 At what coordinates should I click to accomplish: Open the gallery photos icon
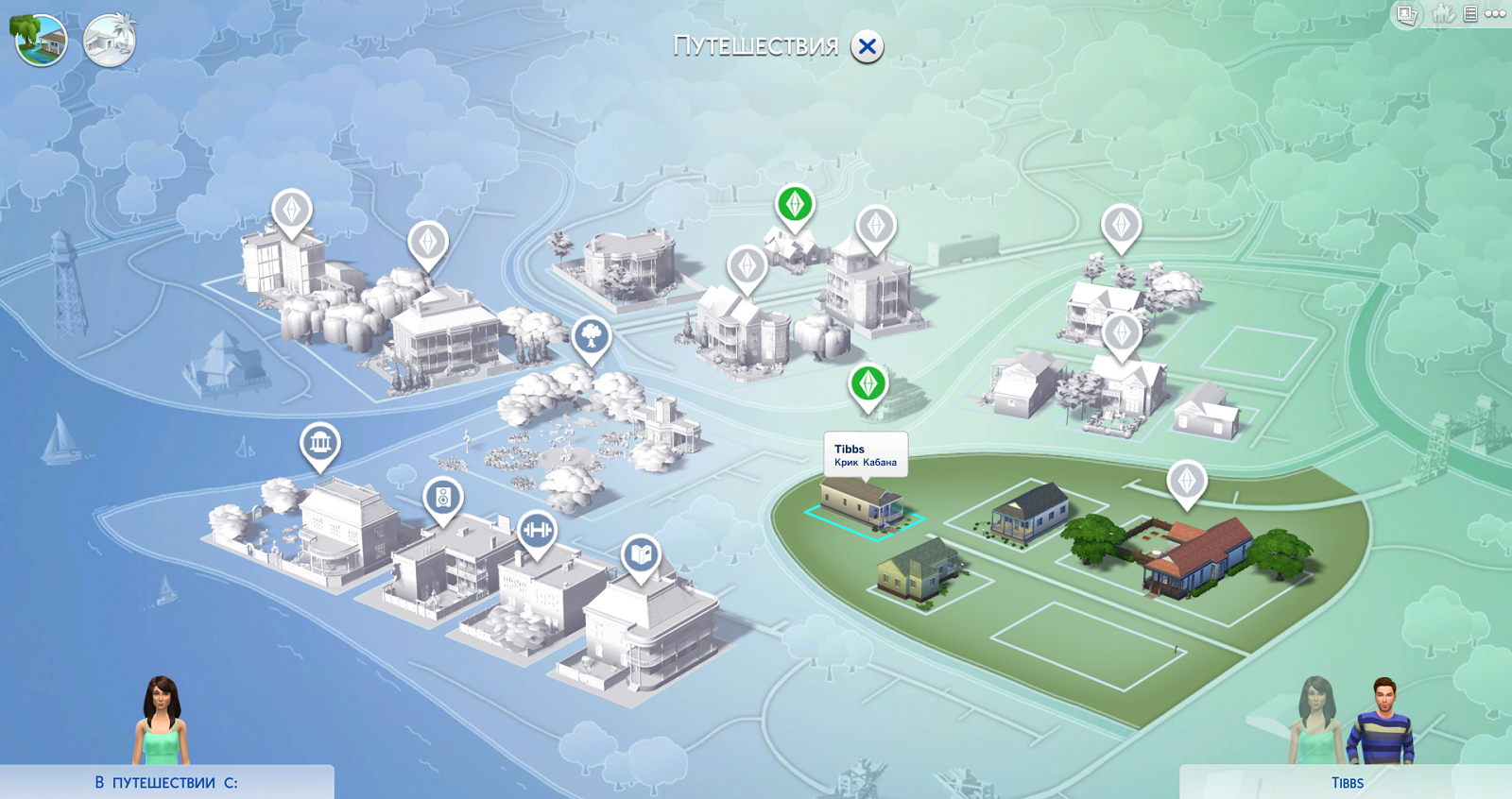[x=1407, y=14]
